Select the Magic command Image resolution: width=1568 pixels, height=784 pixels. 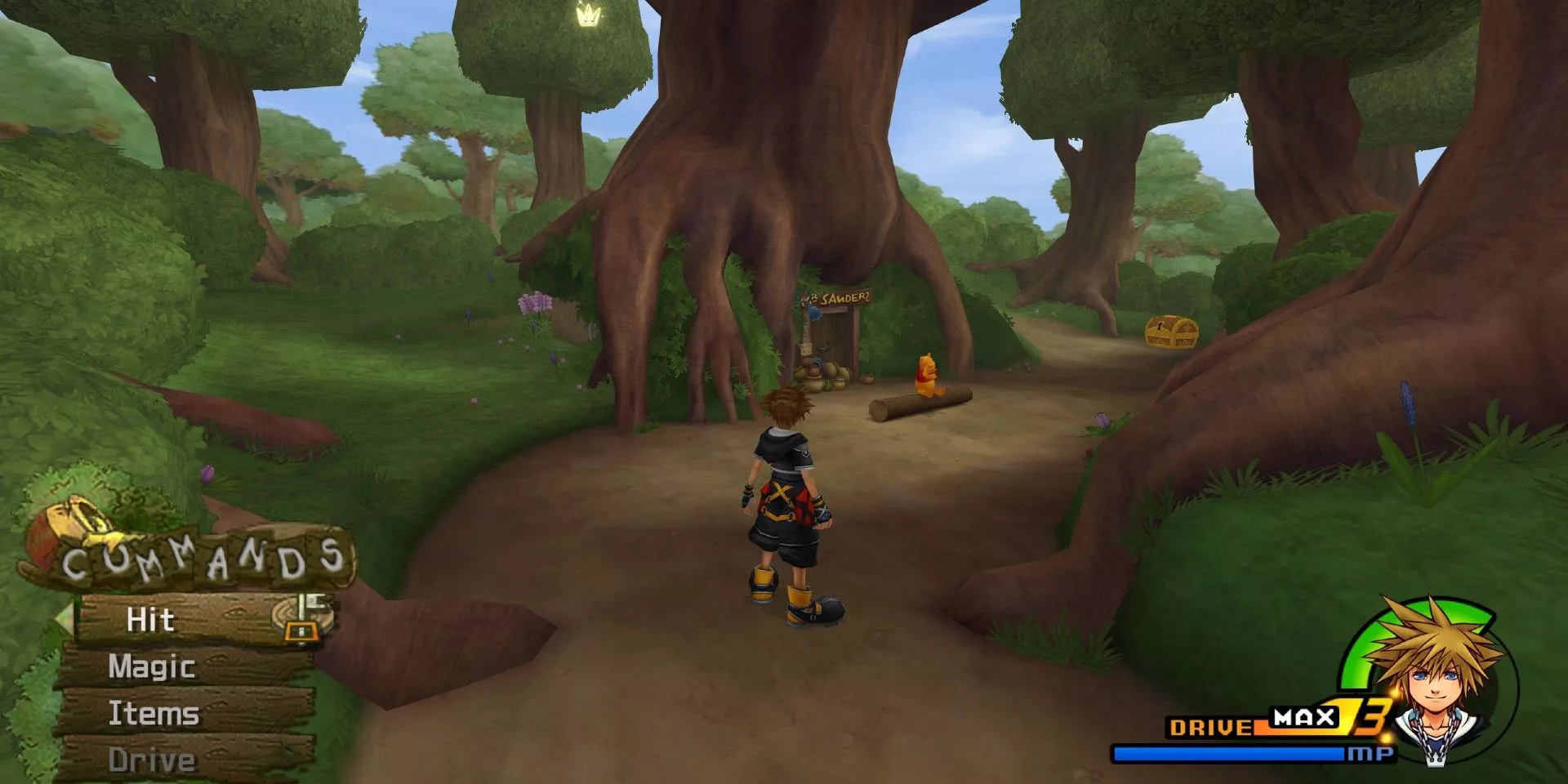pyautogui.click(x=151, y=667)
